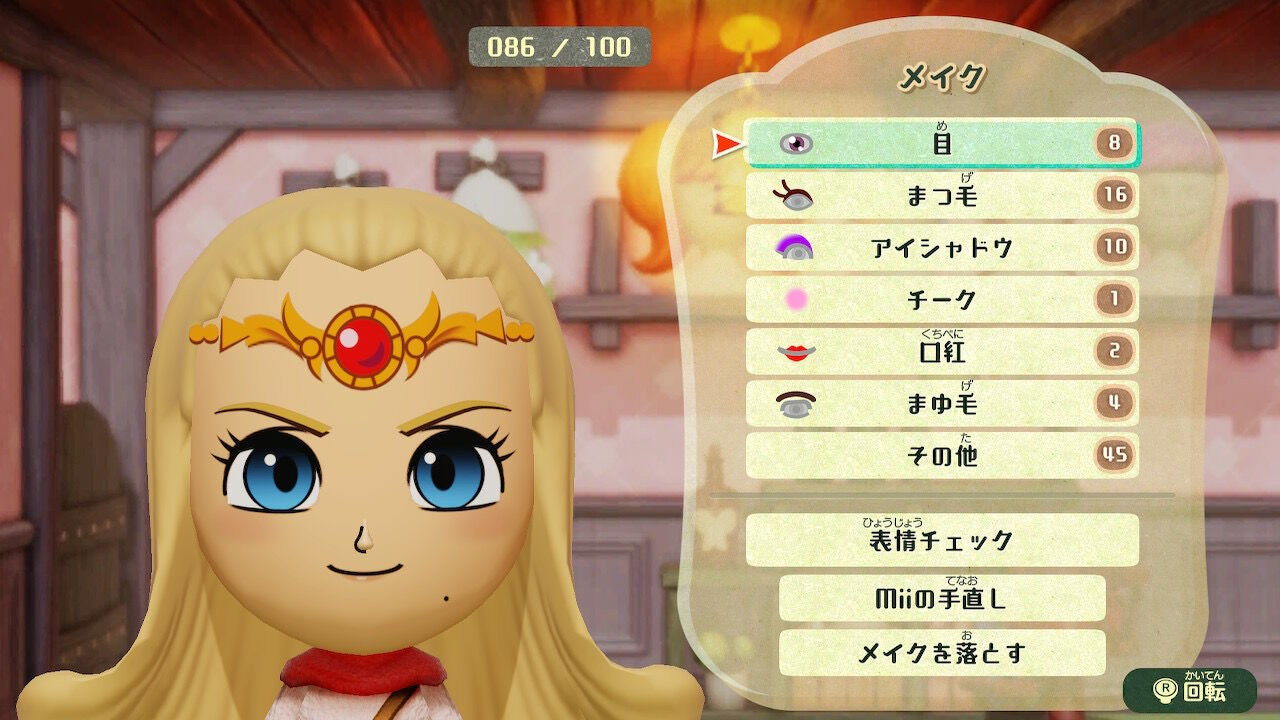This screenshot has width=1280, height=720.
Task: Open the その他 category row
Action: tap(940, 454)
